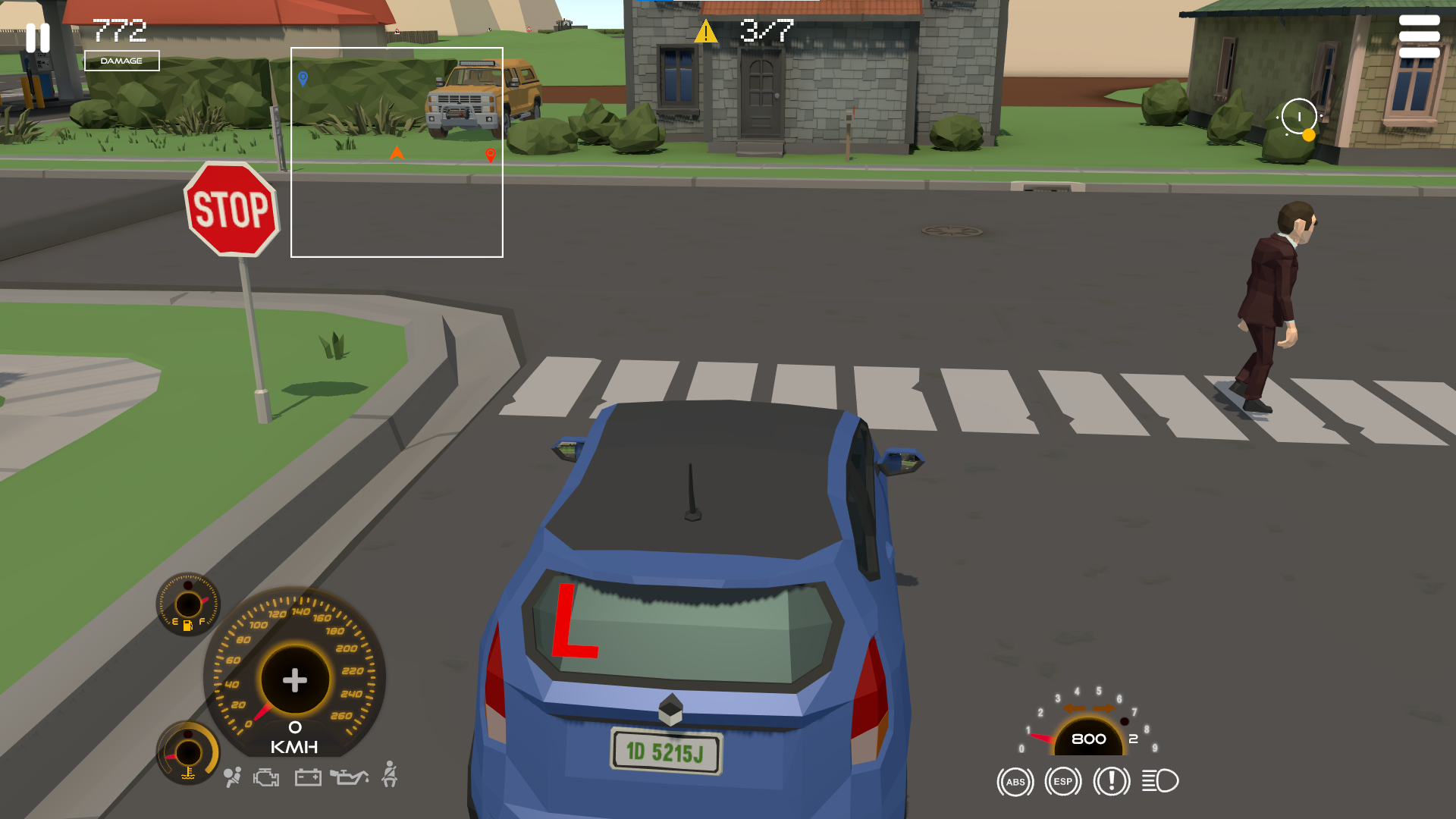
Task: Toggle the DAMAGE display box
Action: point(124,61)
